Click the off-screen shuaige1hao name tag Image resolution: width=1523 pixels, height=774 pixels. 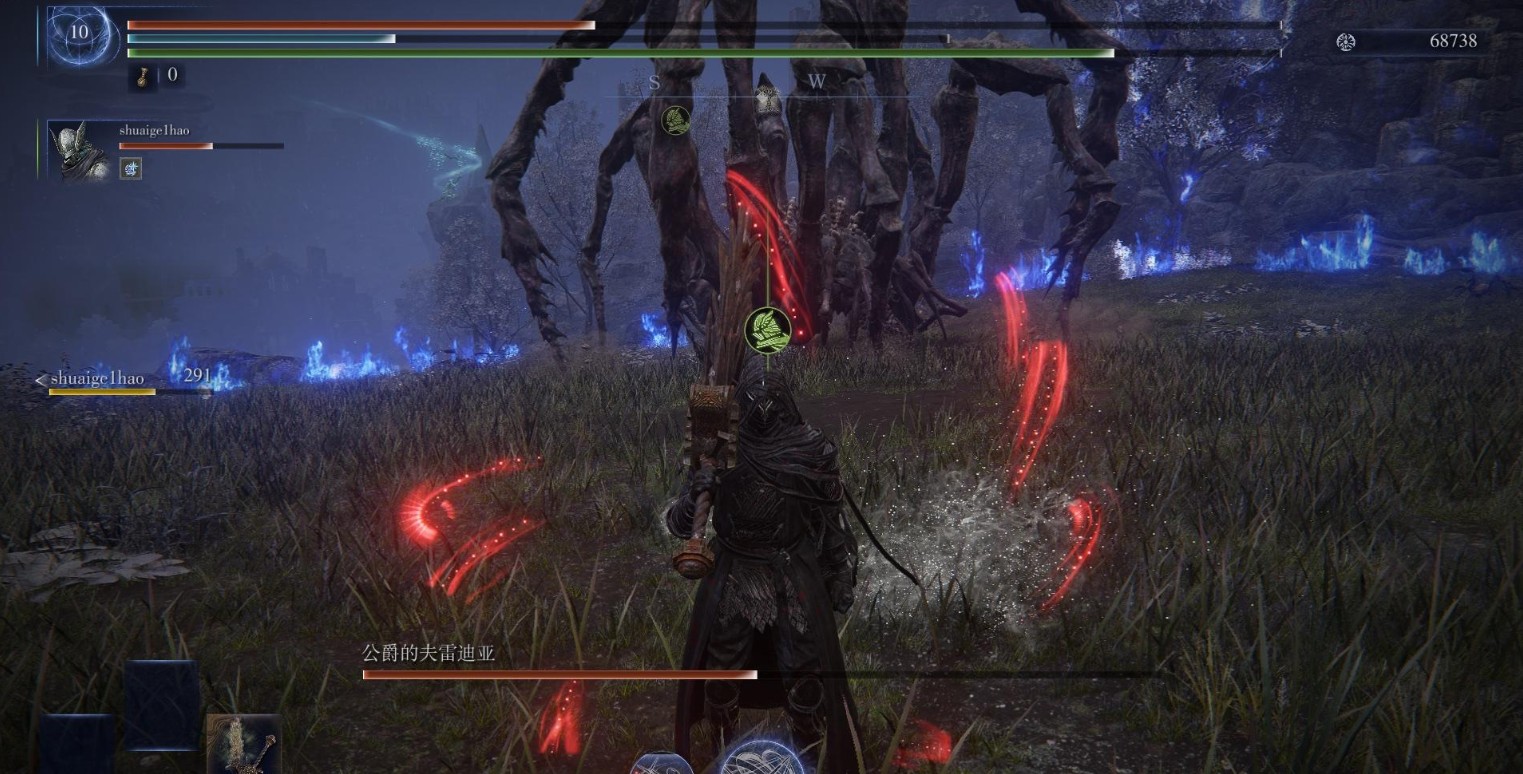coord(97,379)
